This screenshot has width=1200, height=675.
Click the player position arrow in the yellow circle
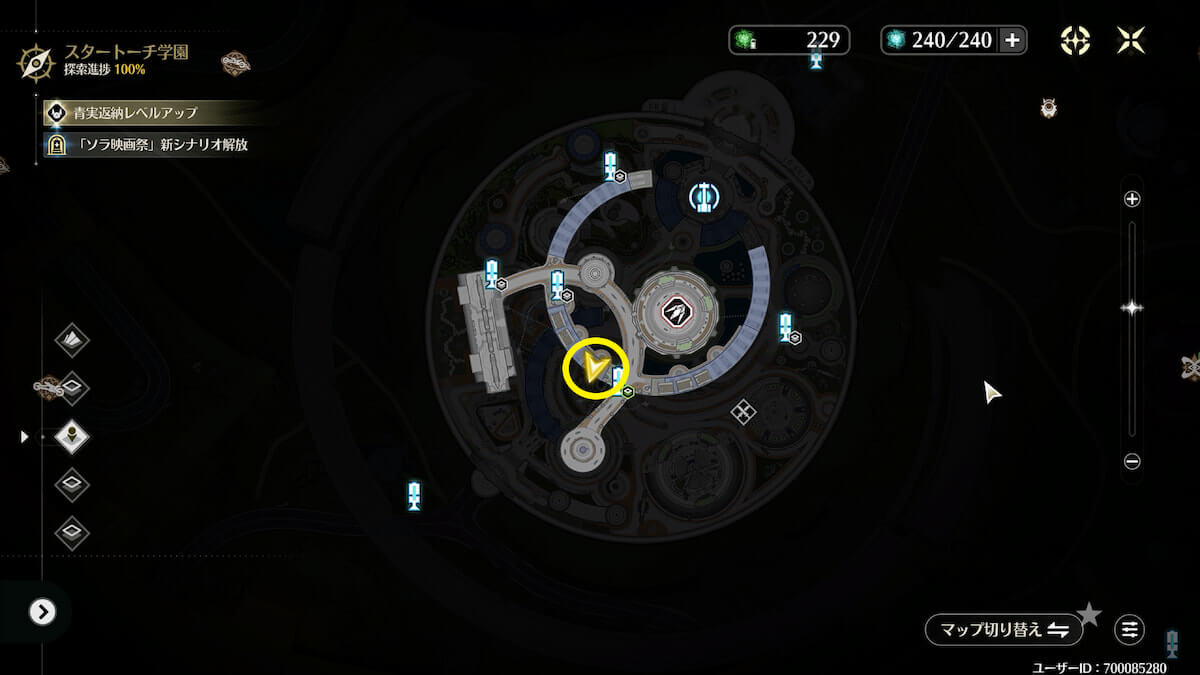click(595, 371)
